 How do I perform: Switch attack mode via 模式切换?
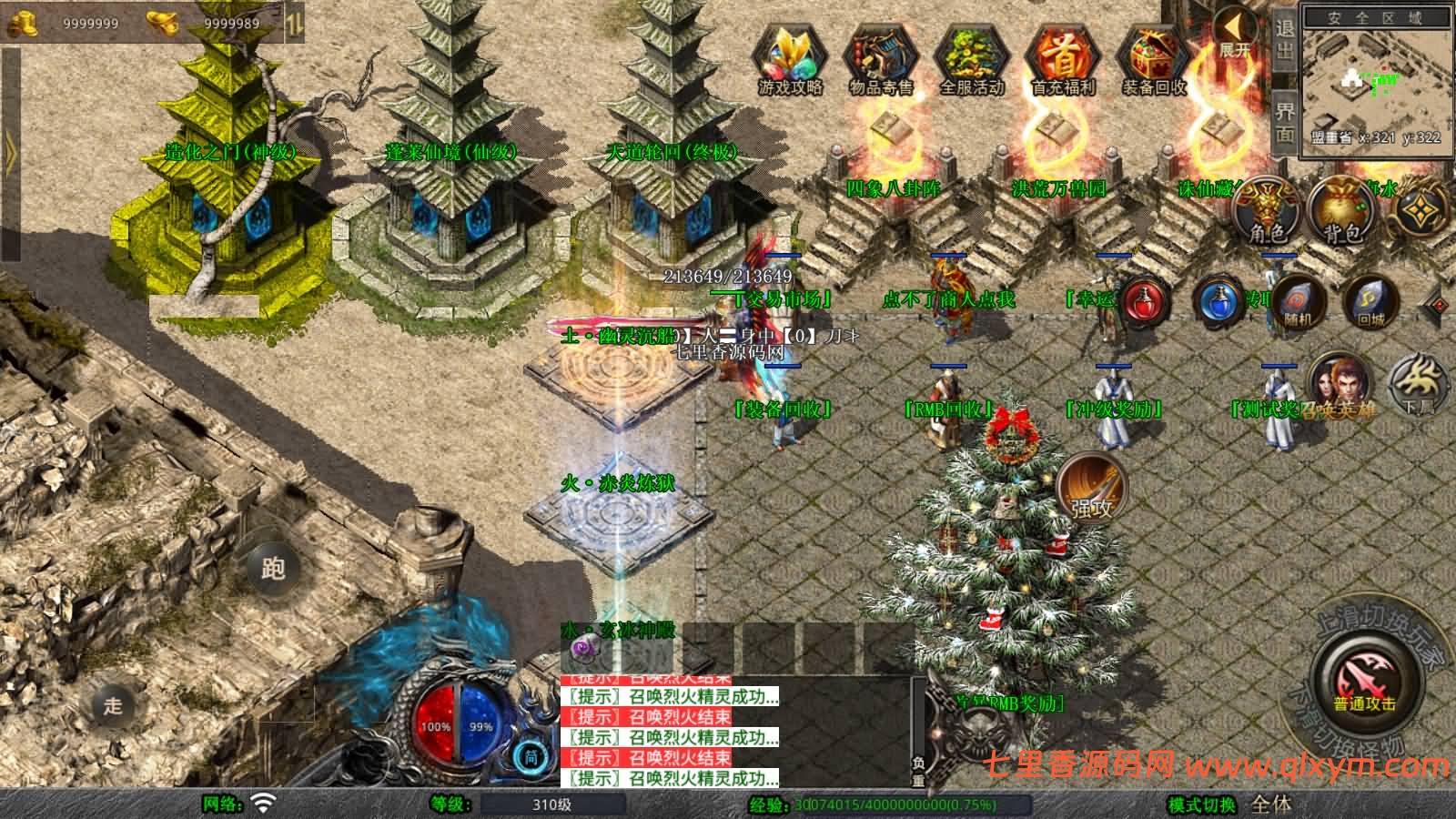click(x=1202, y=804)
